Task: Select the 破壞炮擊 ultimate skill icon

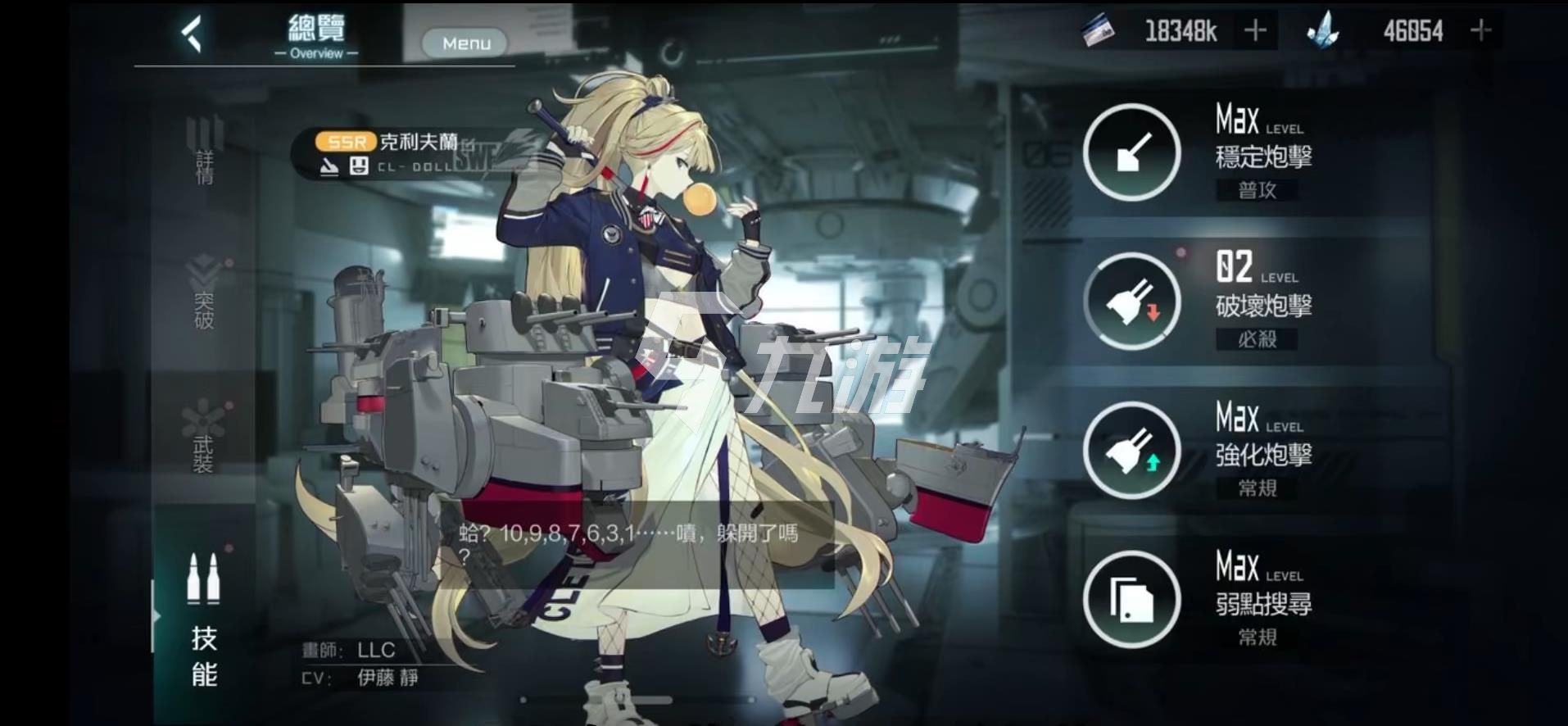Action: 1131,302
